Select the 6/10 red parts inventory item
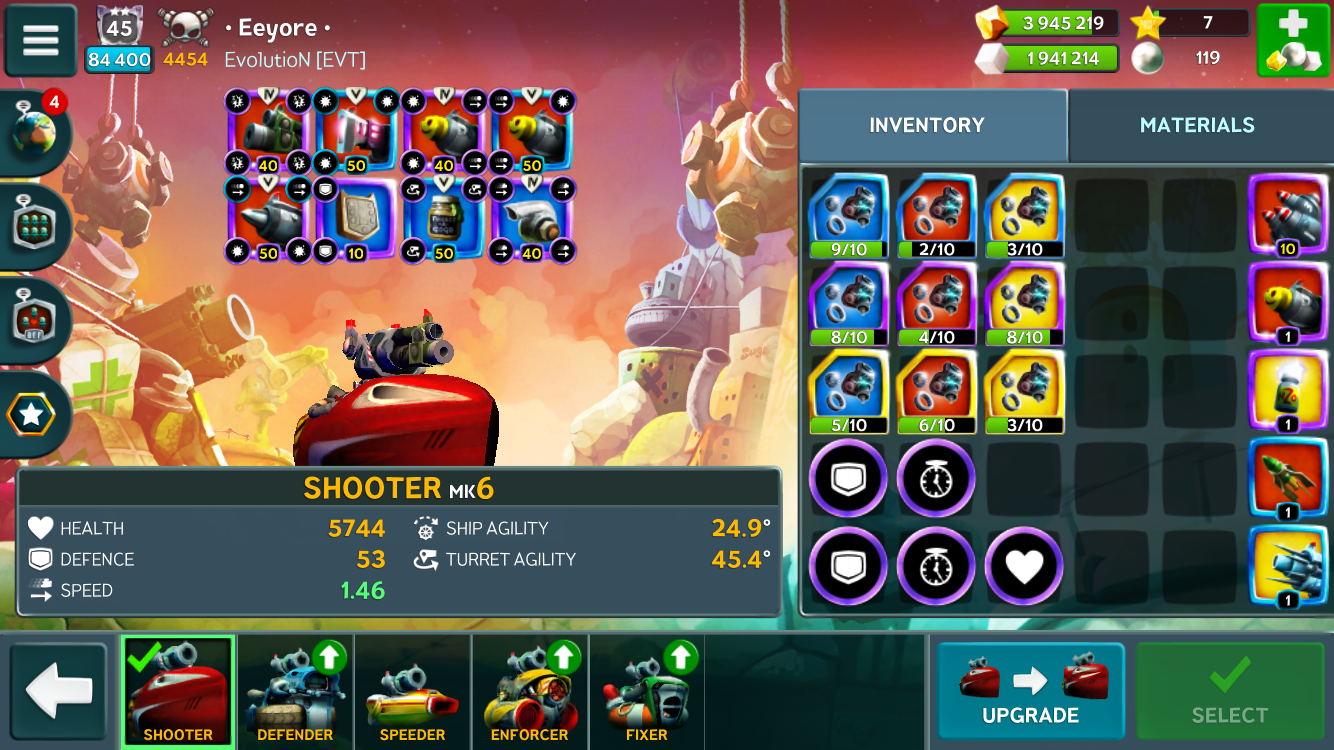 pos(936,391)
